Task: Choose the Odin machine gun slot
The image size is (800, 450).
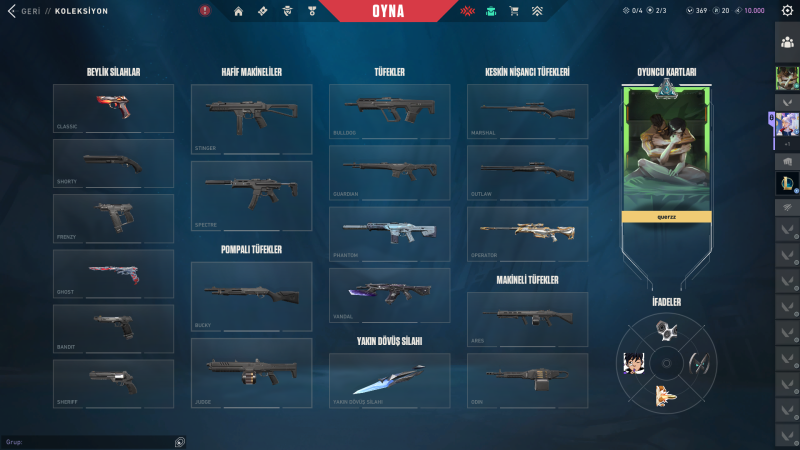Action: click(527, 380)
